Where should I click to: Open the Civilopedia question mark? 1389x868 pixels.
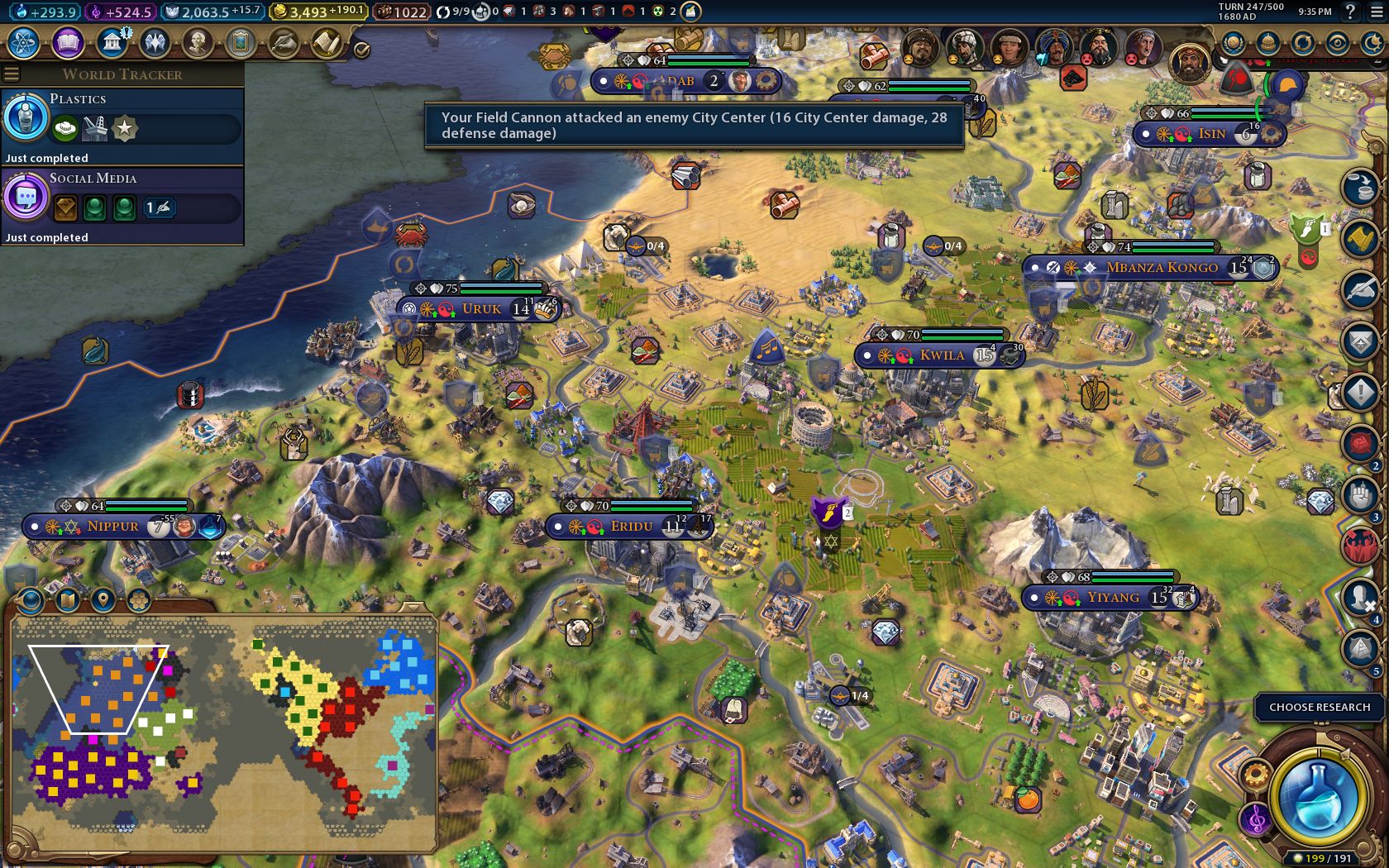point(1350,12)
